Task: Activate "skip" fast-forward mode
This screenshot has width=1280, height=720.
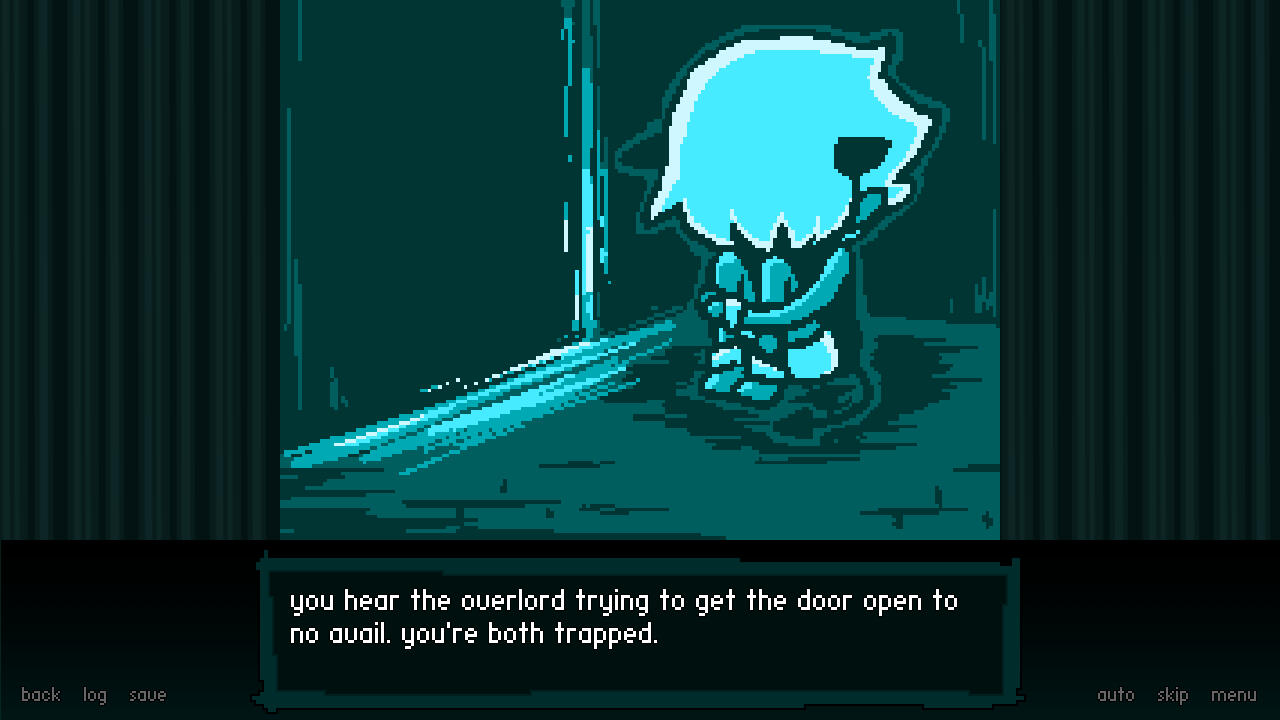Action: [x=1172, y=694]
